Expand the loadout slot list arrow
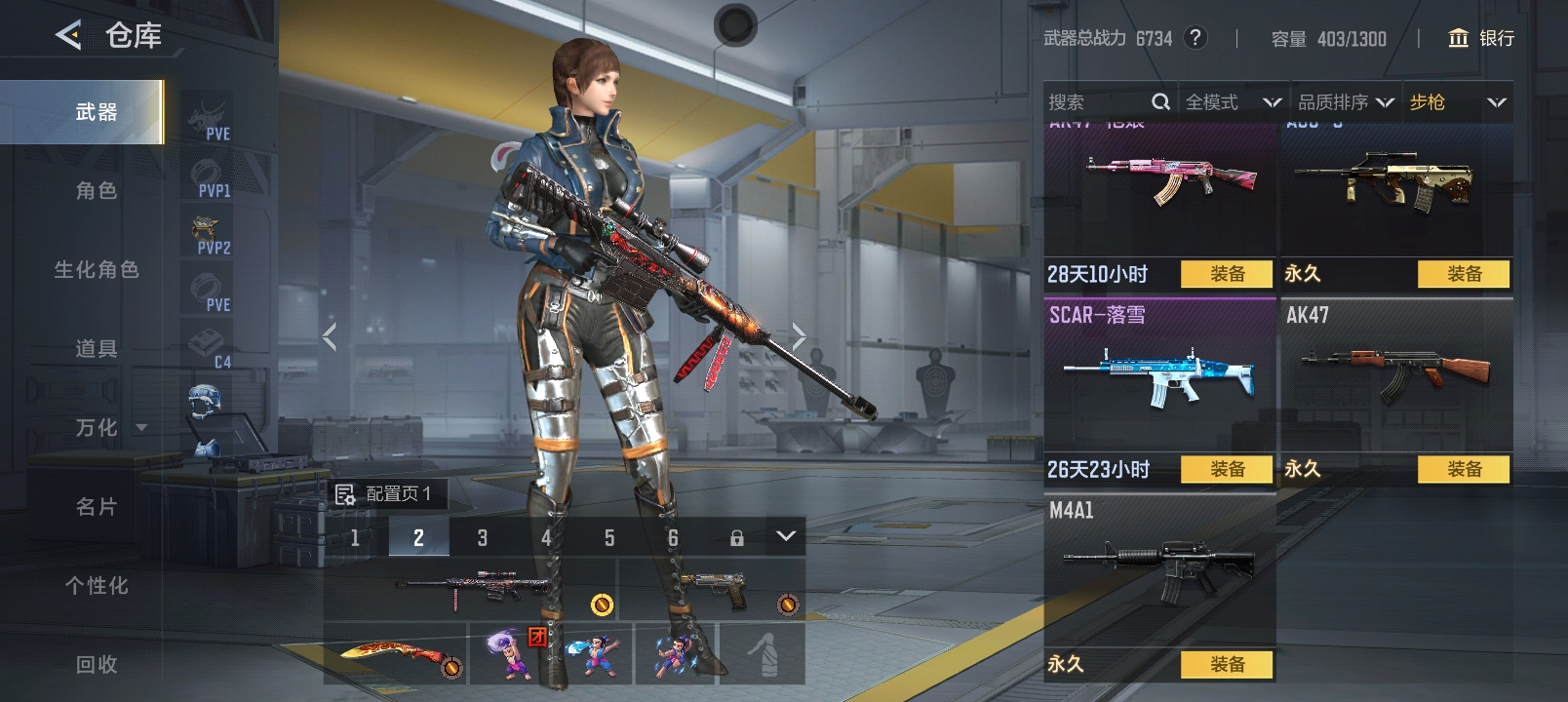This screenshot has width=1568, height=702. (786, 536)
